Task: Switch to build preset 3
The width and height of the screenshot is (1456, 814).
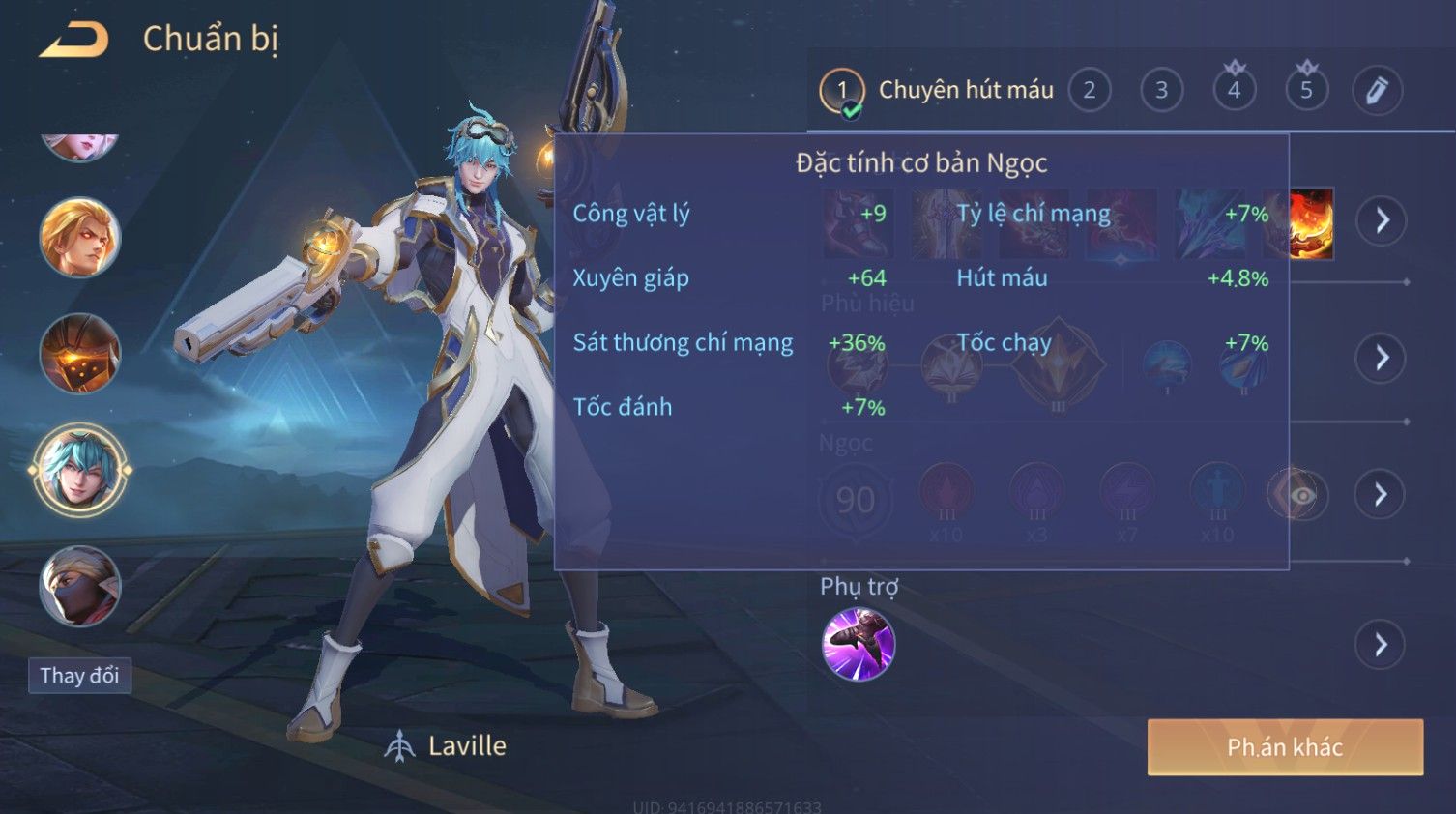Action: click(1161, 91)
